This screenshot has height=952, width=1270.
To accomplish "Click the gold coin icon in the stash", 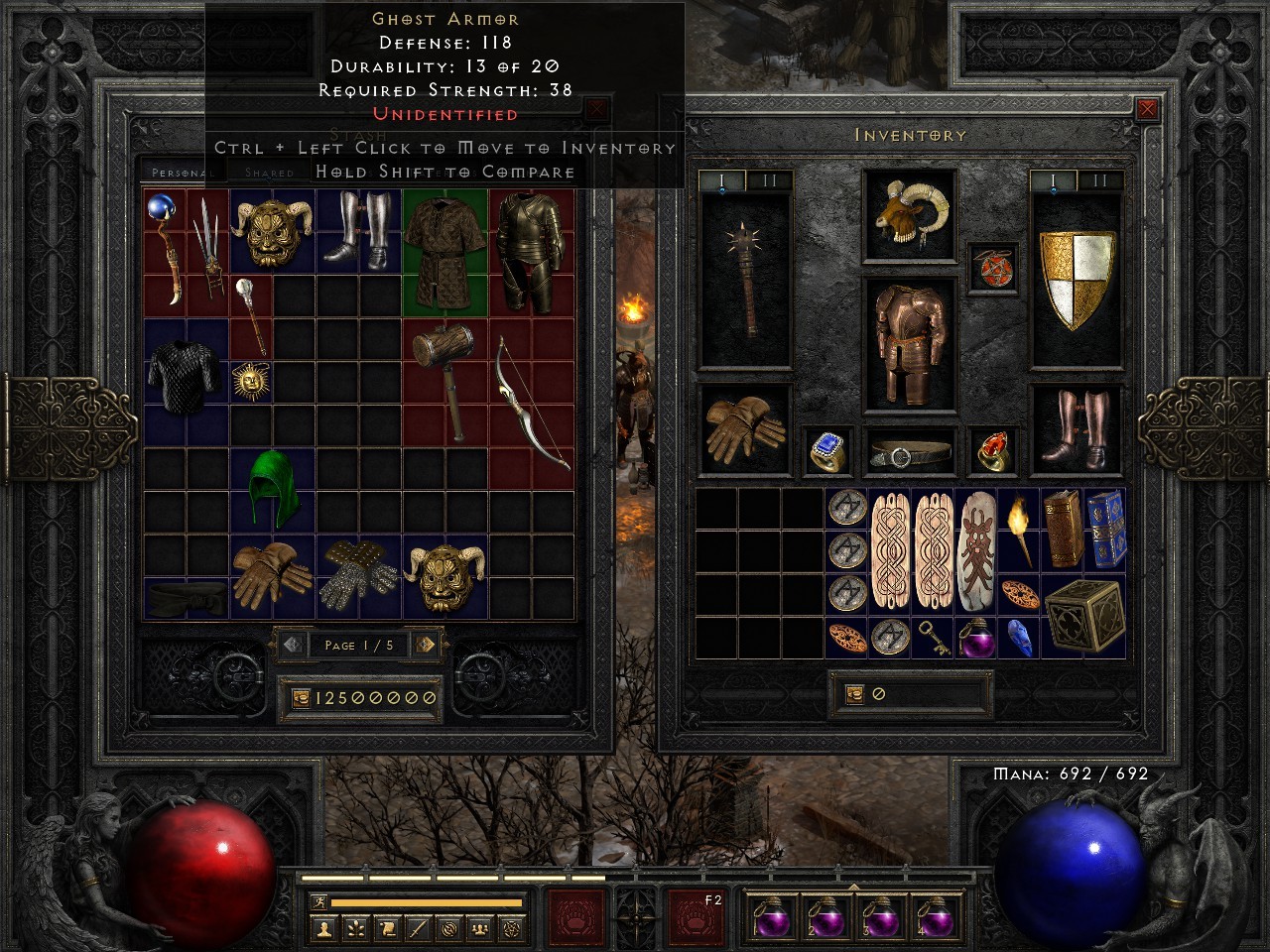I will tap(300, 698).
